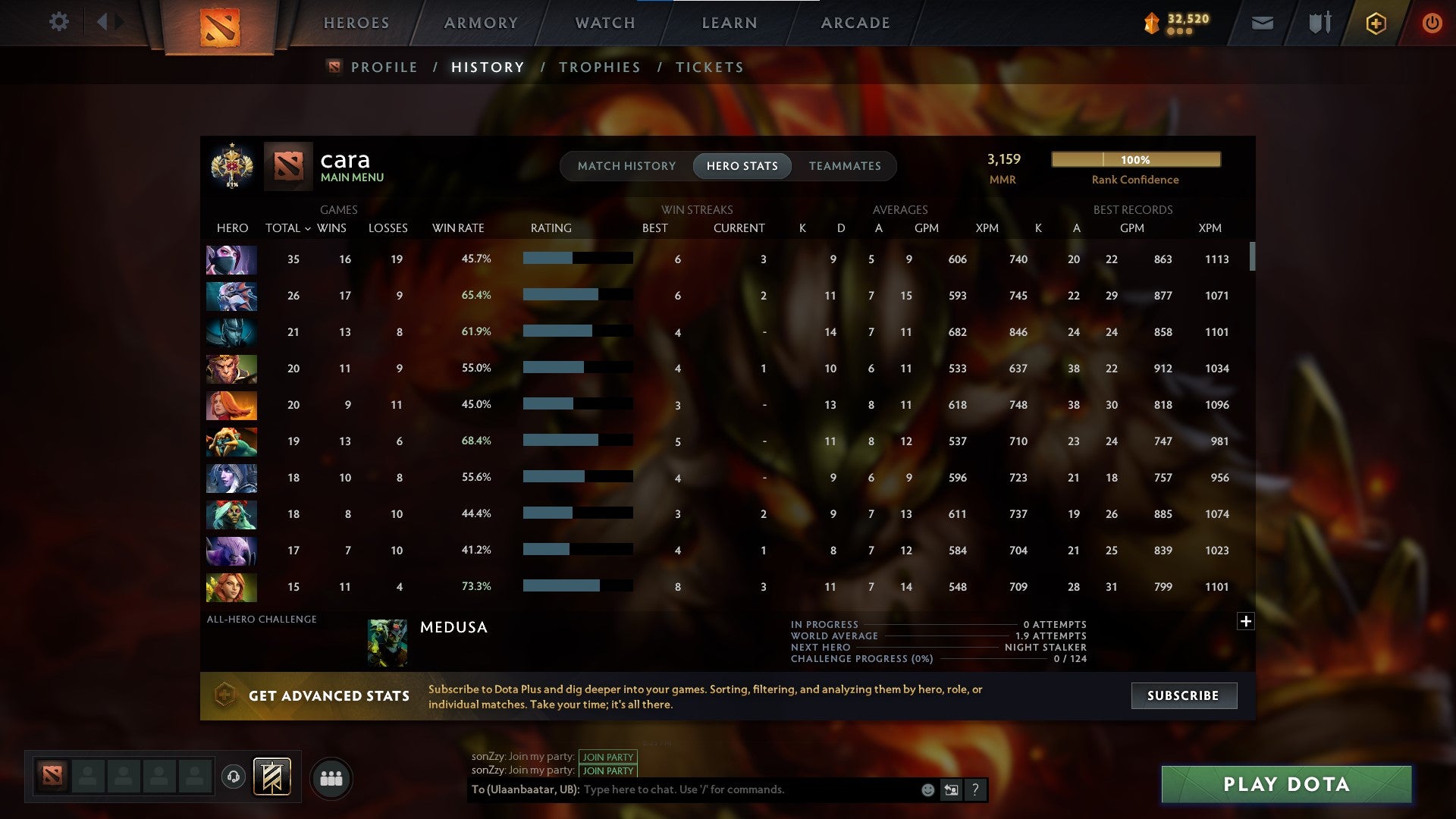Image resolution: width=1456 pixels, height=819 pixels.
Task: Click the chat help question mark icon
Action: tap(974, 789)
